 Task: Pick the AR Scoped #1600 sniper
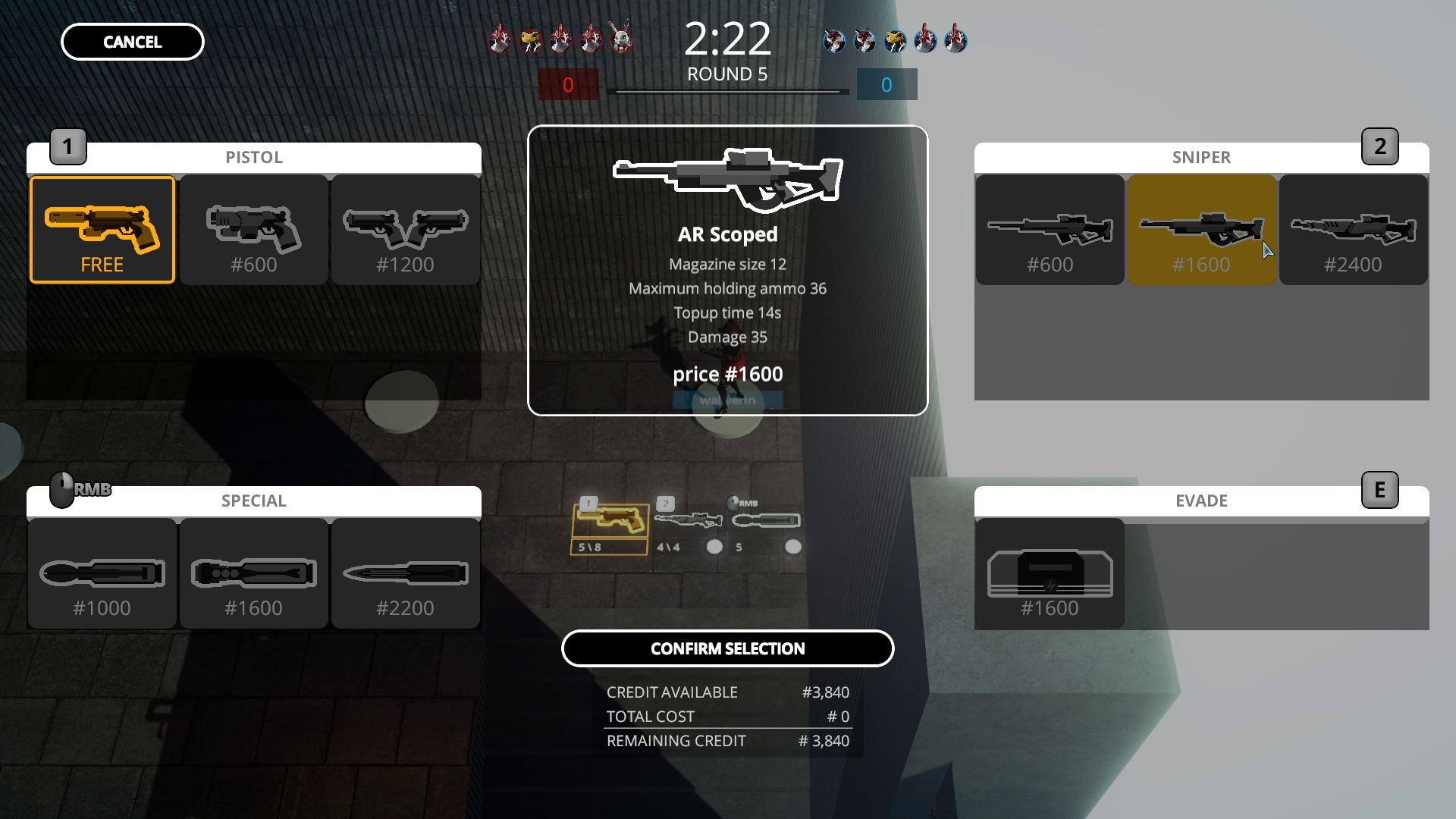tap(1202, 229)
